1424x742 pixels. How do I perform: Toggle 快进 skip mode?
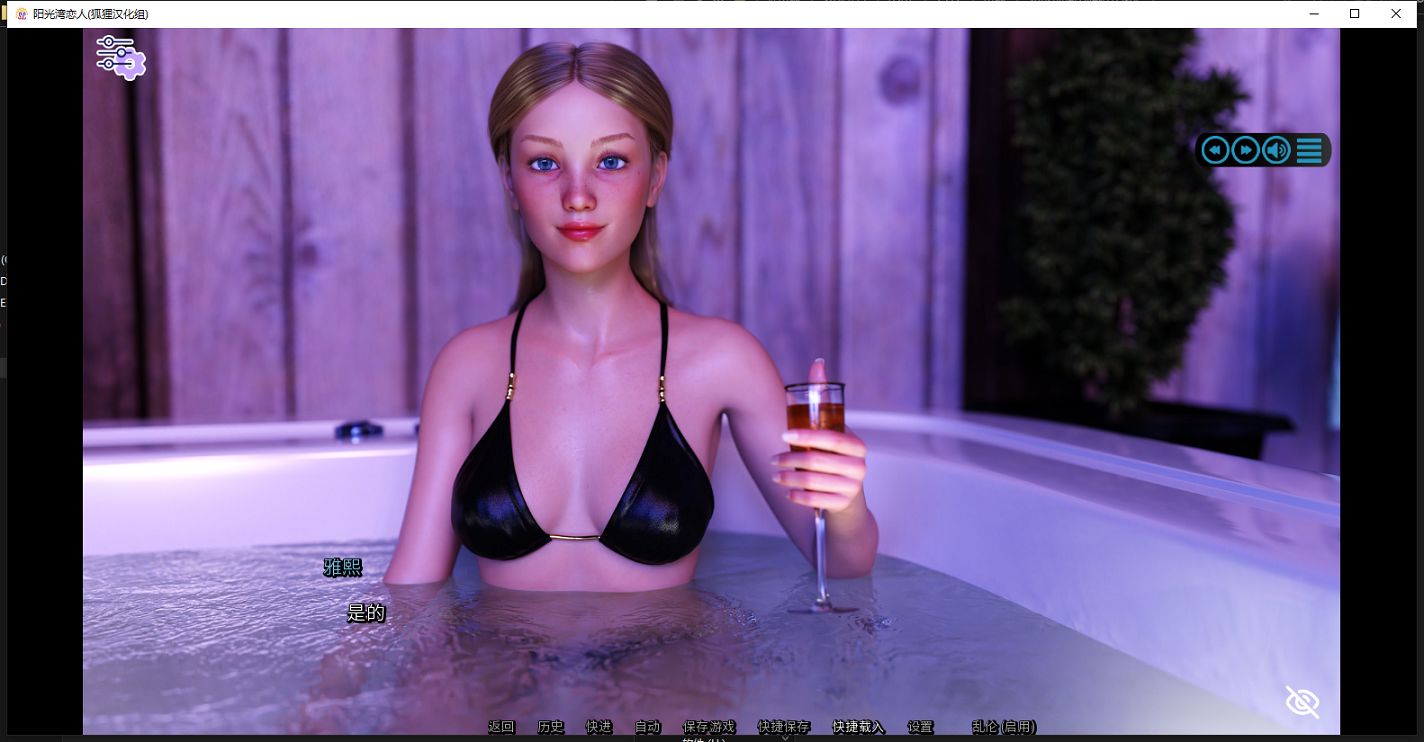(598, 727)
